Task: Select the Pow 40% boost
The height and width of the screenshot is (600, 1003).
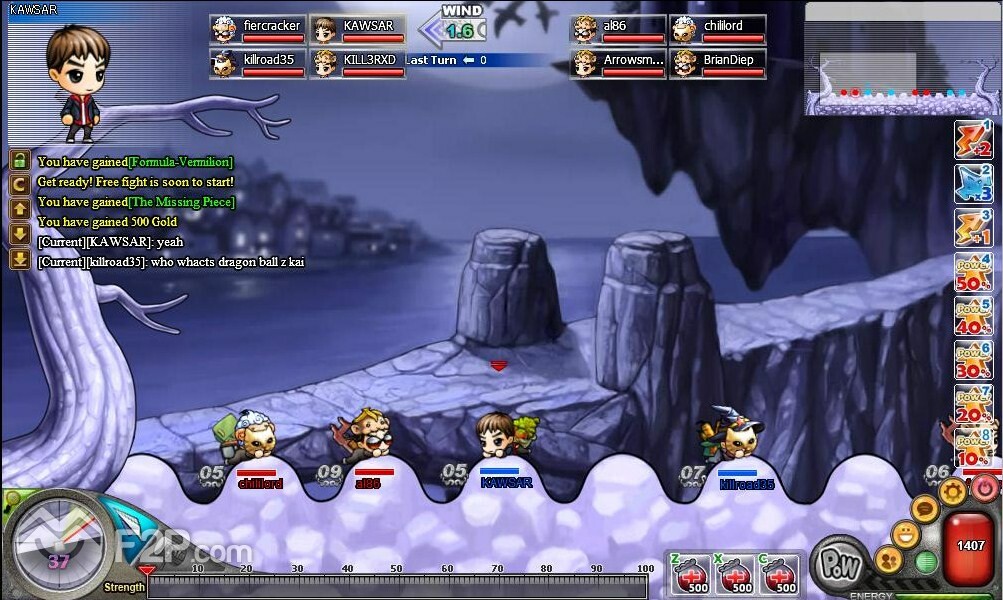Action: click(972, 317)
